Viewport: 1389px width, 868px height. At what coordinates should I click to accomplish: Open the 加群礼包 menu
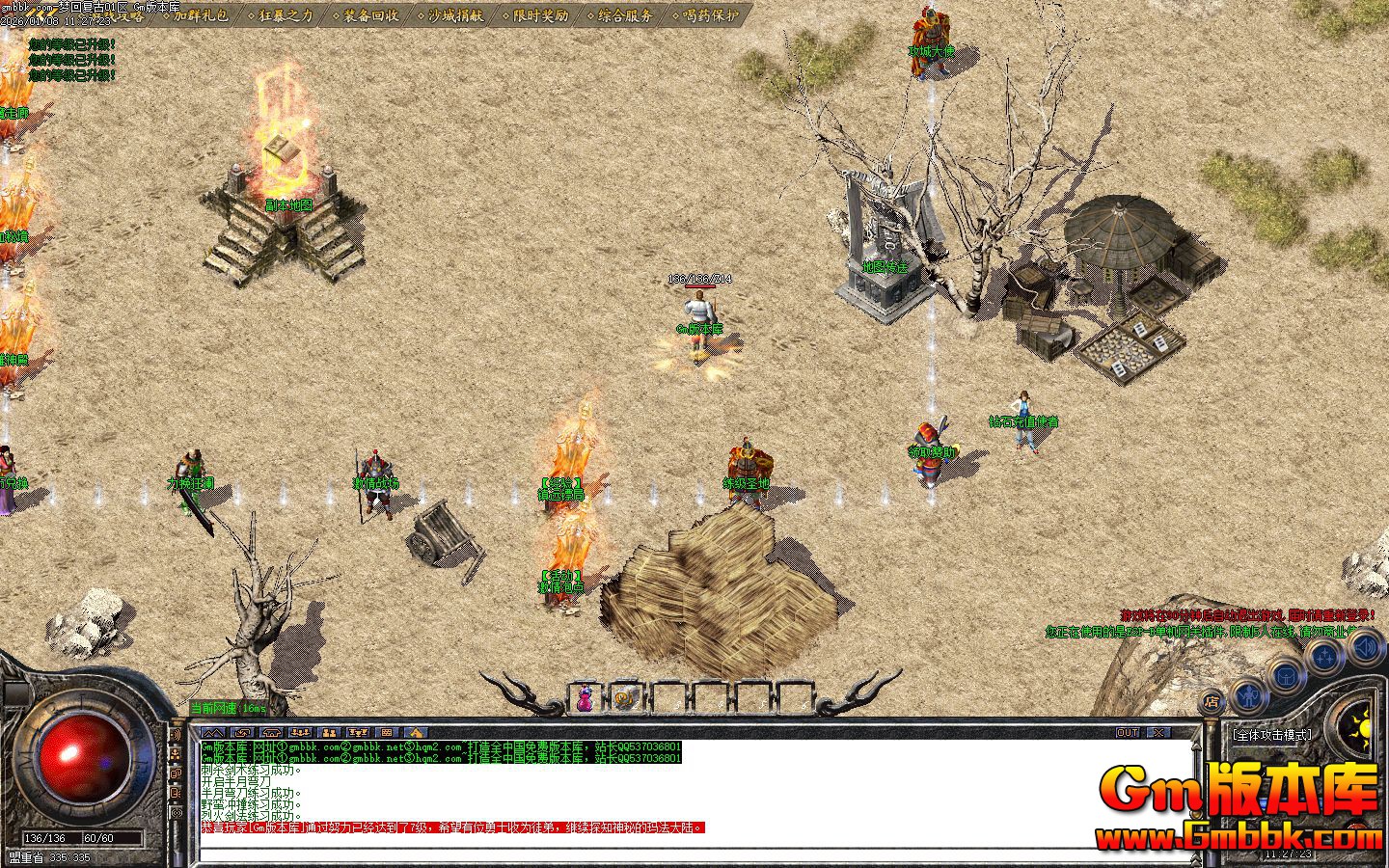coord(201,14)
